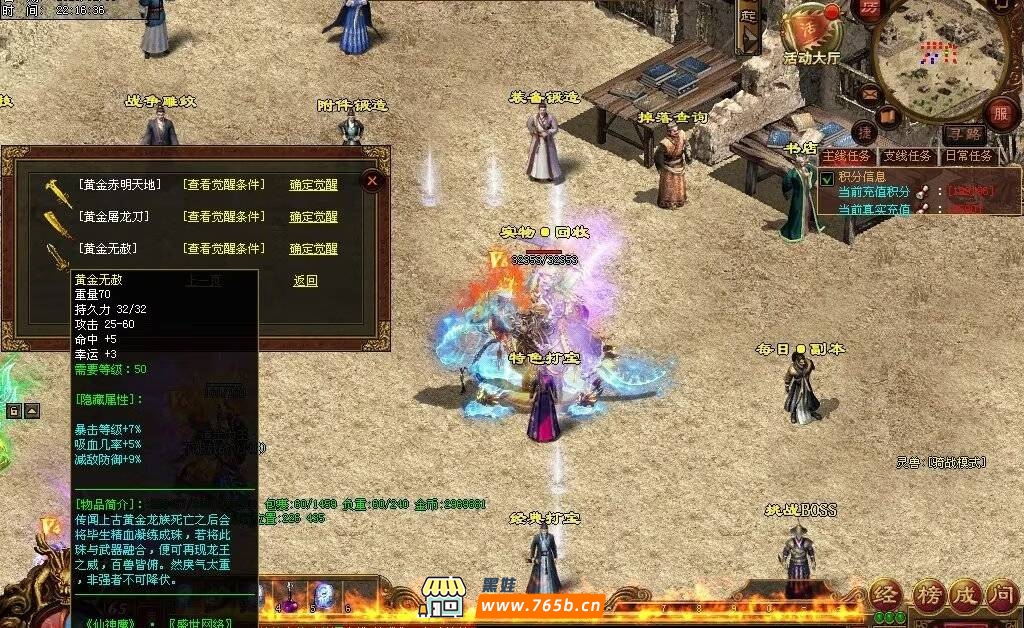This screenshot has width=1024, height=628.
Task: Open the round 服 button
Action: [1000, 112]
